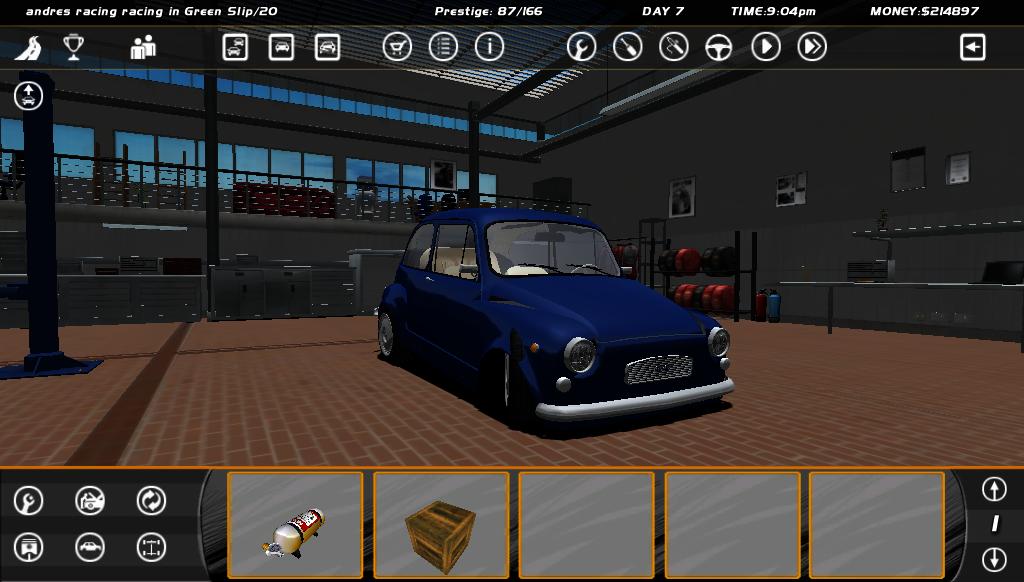Open the trophy achievements screen
The width and height of the screenshot is (1024, 582).
73,47
